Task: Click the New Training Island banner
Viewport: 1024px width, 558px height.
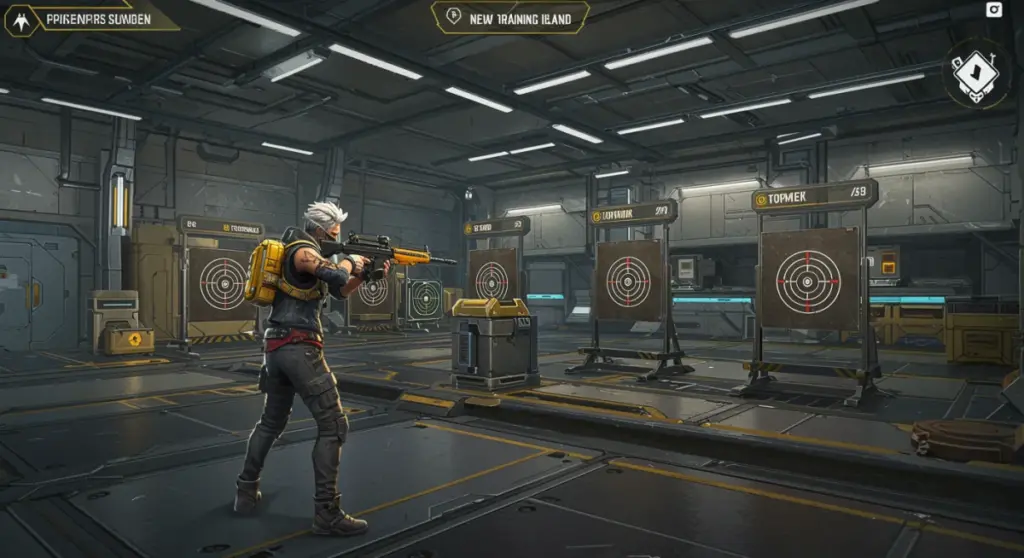Action: (510, 17)
